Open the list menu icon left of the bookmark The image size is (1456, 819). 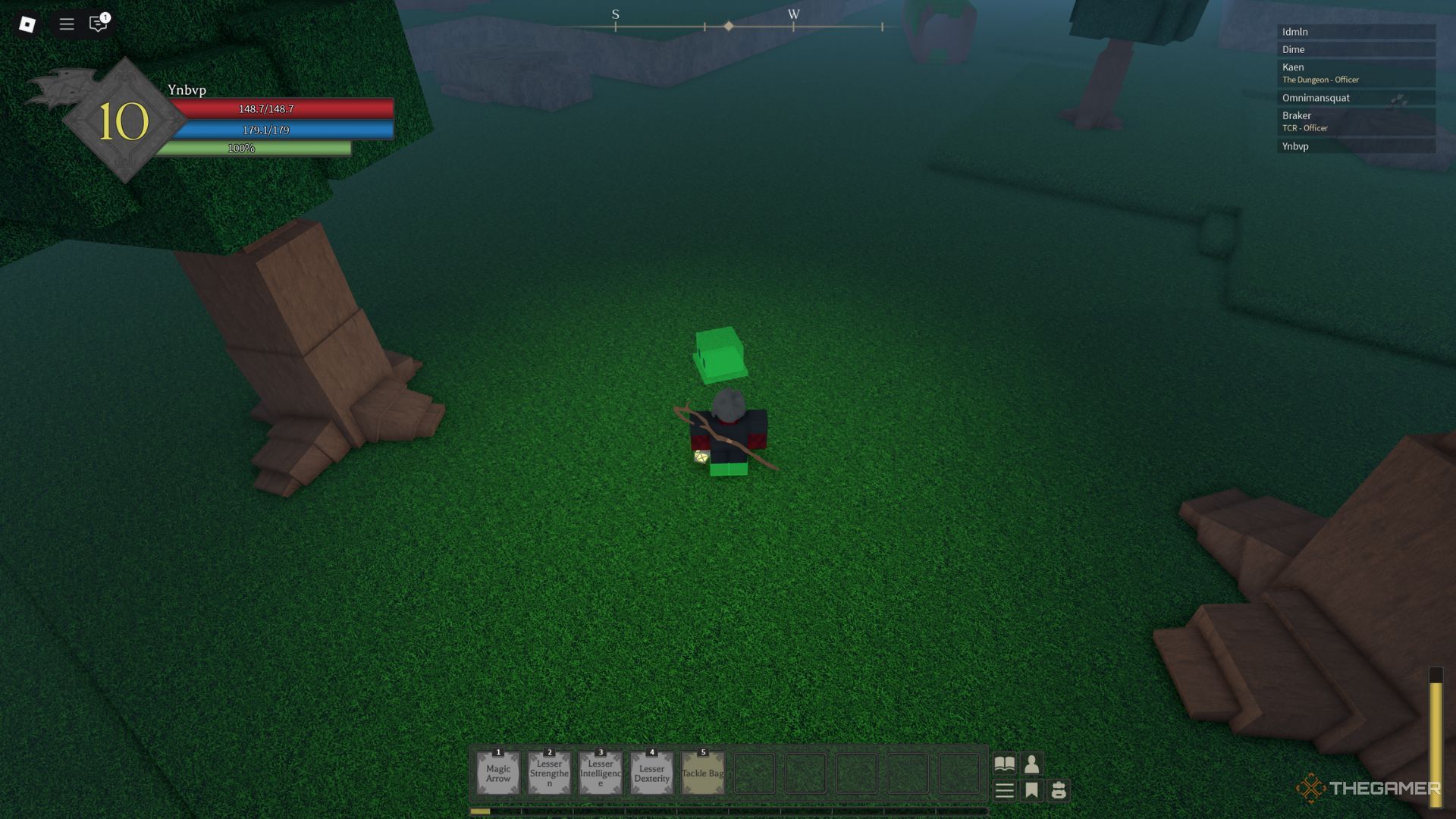pyautogui.click(x=1004, y=791)
